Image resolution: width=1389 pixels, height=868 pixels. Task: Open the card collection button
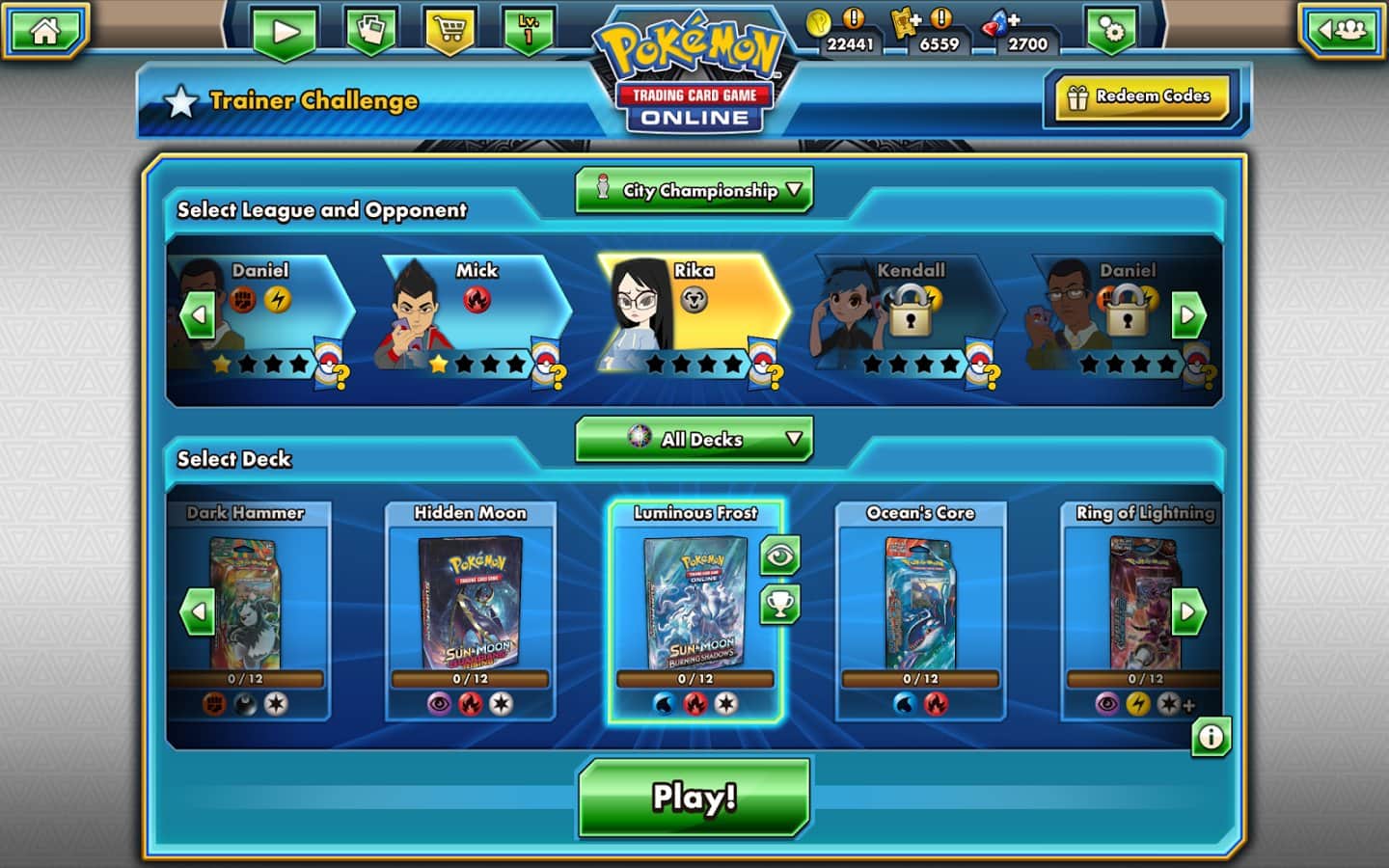(370, 29)
